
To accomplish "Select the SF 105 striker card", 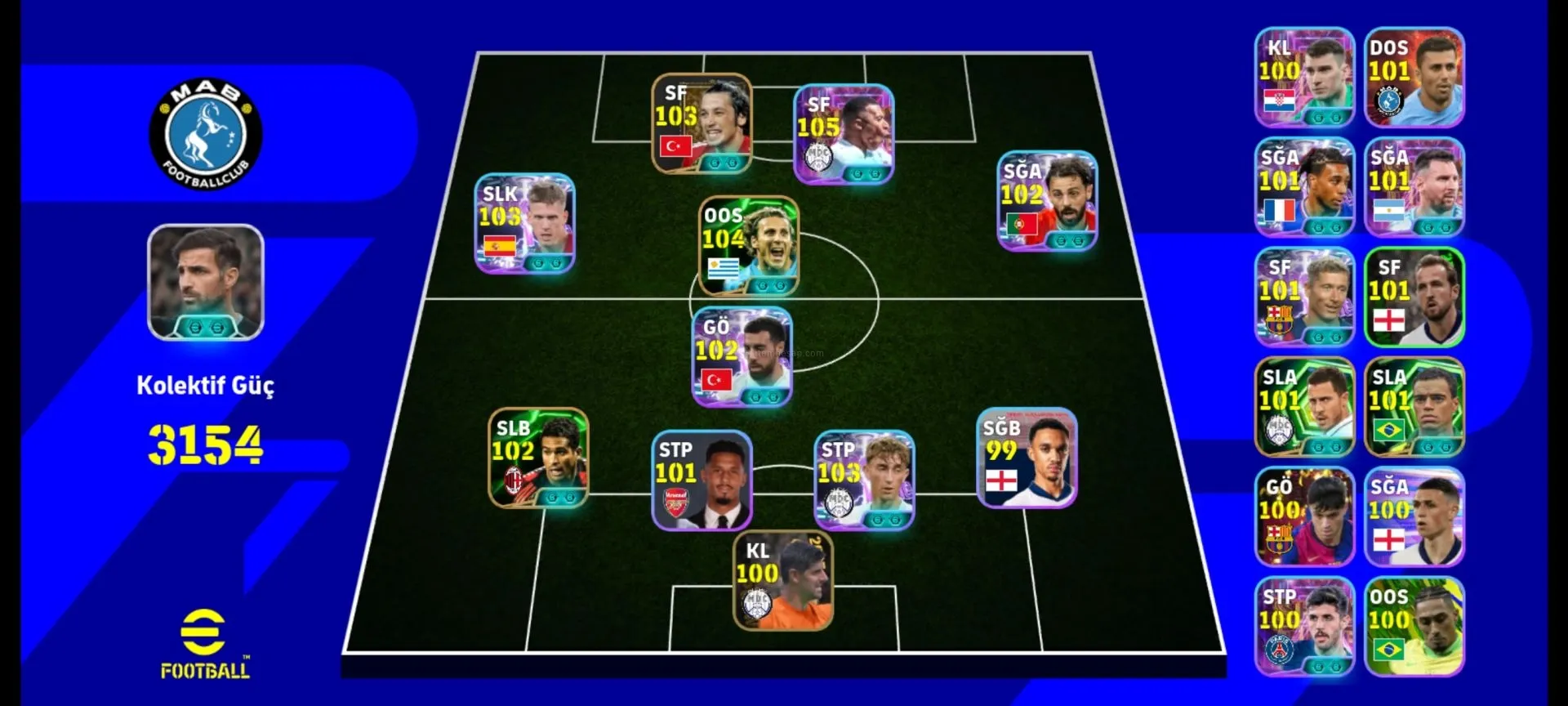I will pos(844,134).
